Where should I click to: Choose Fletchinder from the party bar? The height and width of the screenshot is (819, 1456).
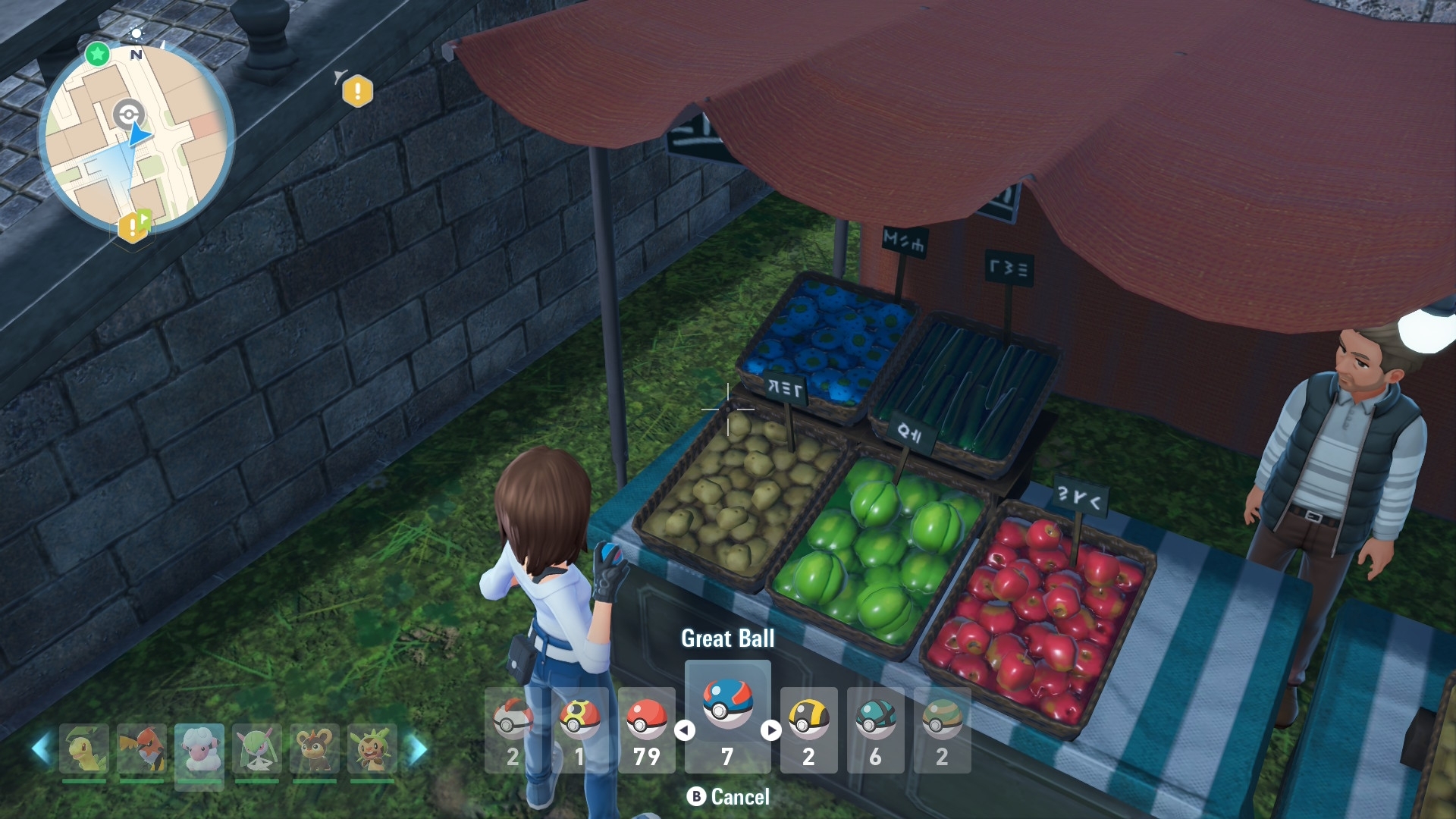click(142, 749)
